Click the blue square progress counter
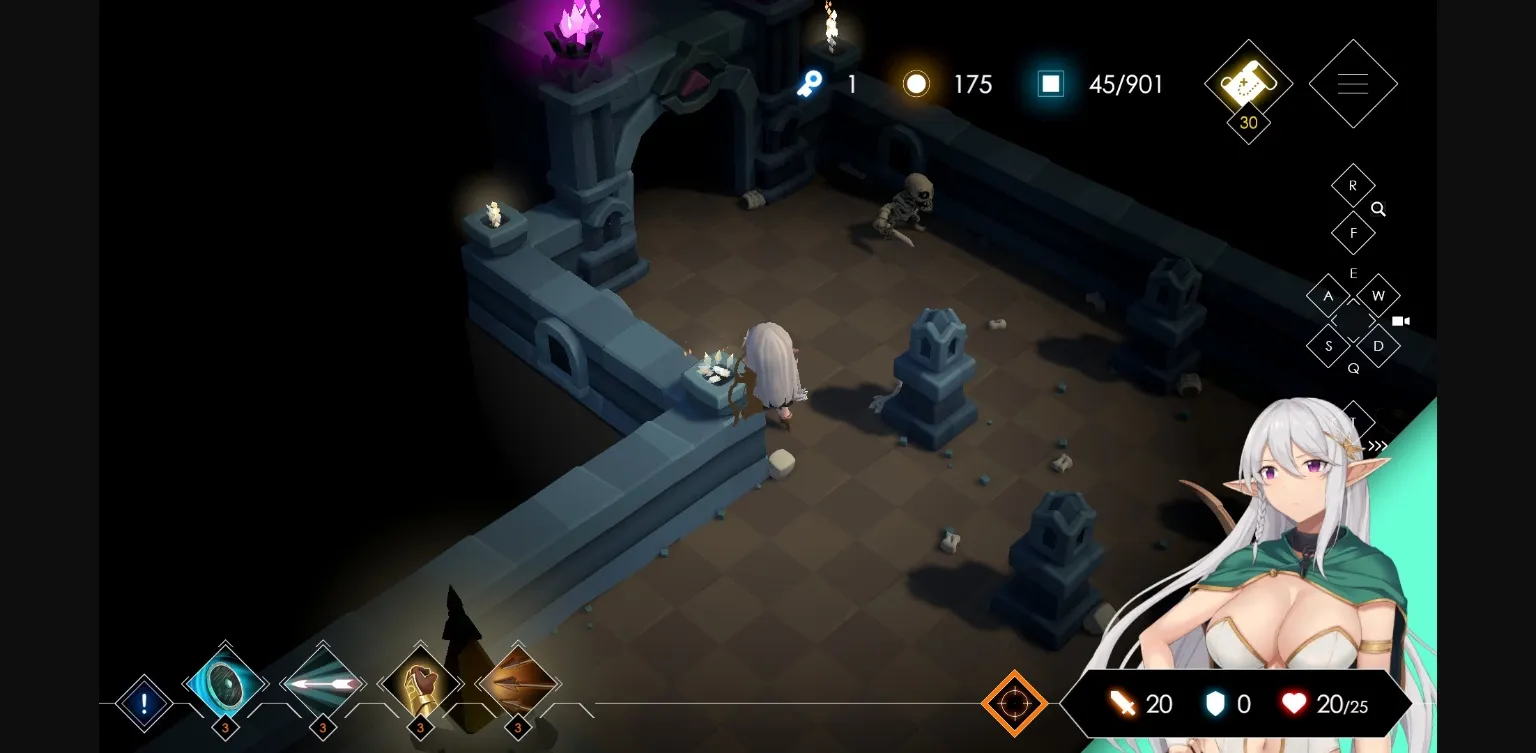 pyautogui.click(x=1050, y=84)
